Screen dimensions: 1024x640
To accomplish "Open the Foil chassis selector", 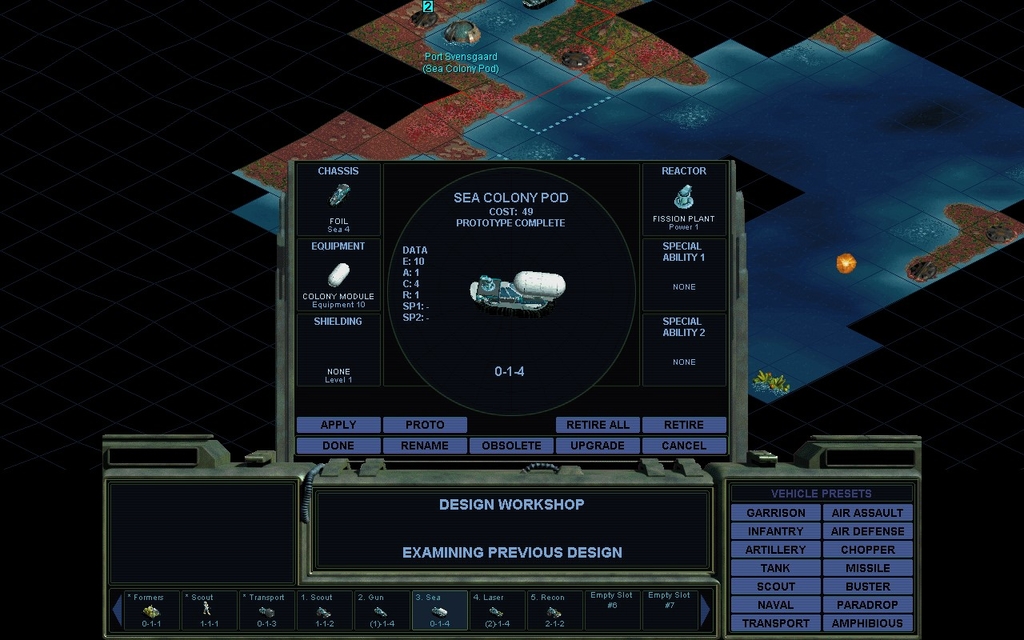I will pyautogui.click(x=338, y=199).
